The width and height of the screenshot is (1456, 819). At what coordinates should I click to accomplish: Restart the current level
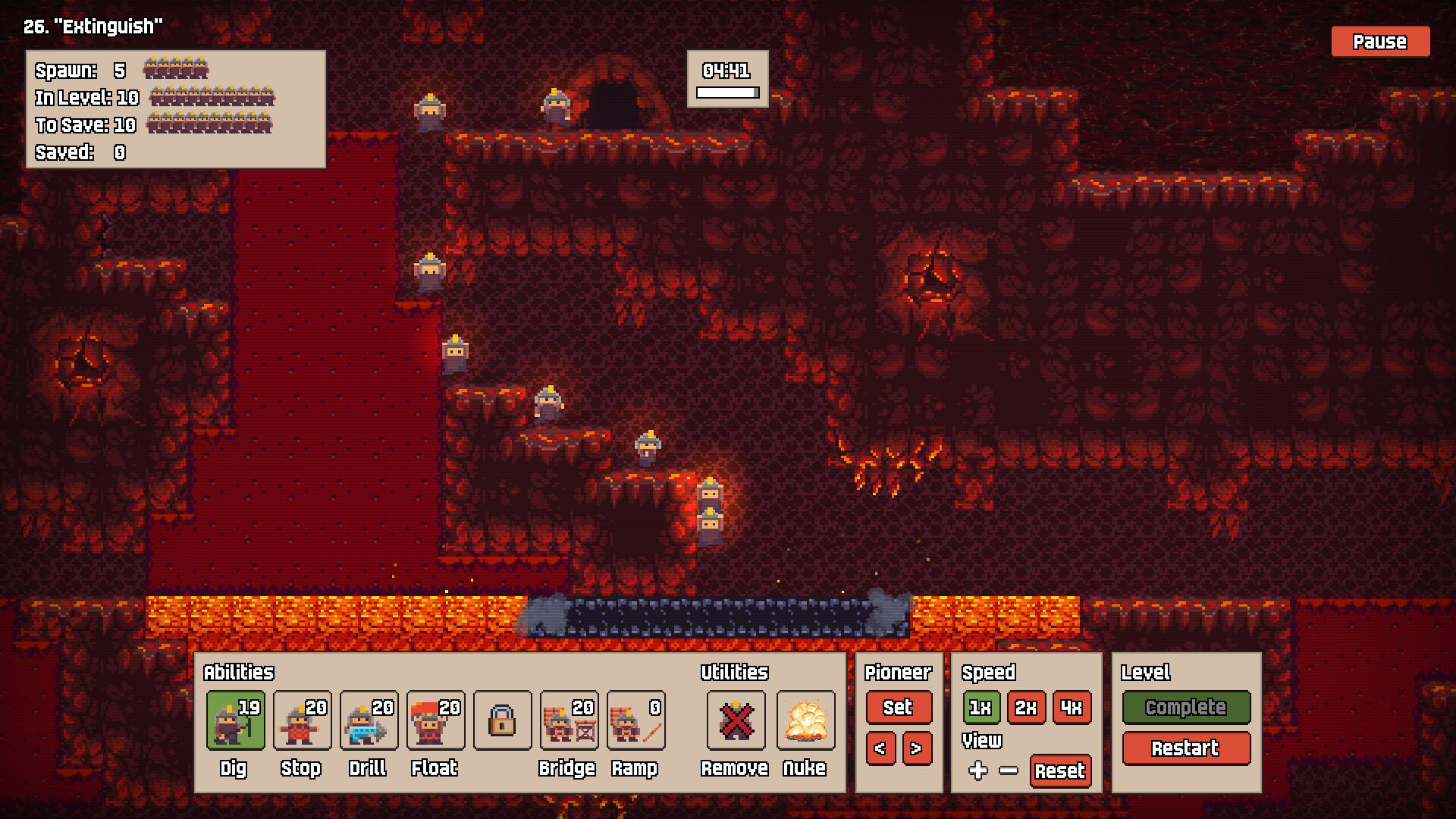tap(1185, 748)
